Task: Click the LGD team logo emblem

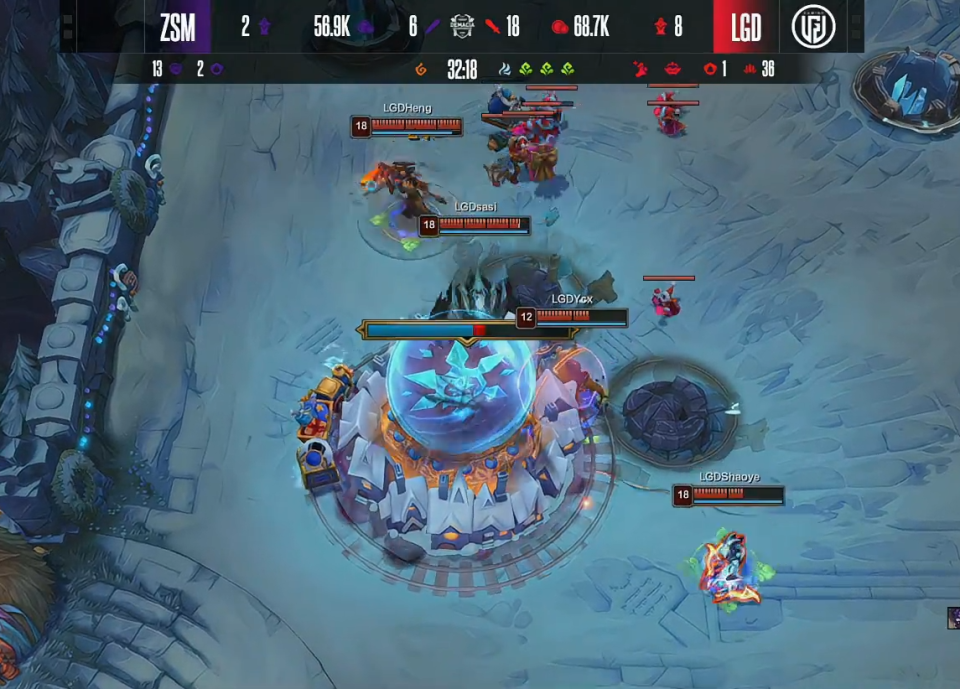Action: tap(813, 27)
